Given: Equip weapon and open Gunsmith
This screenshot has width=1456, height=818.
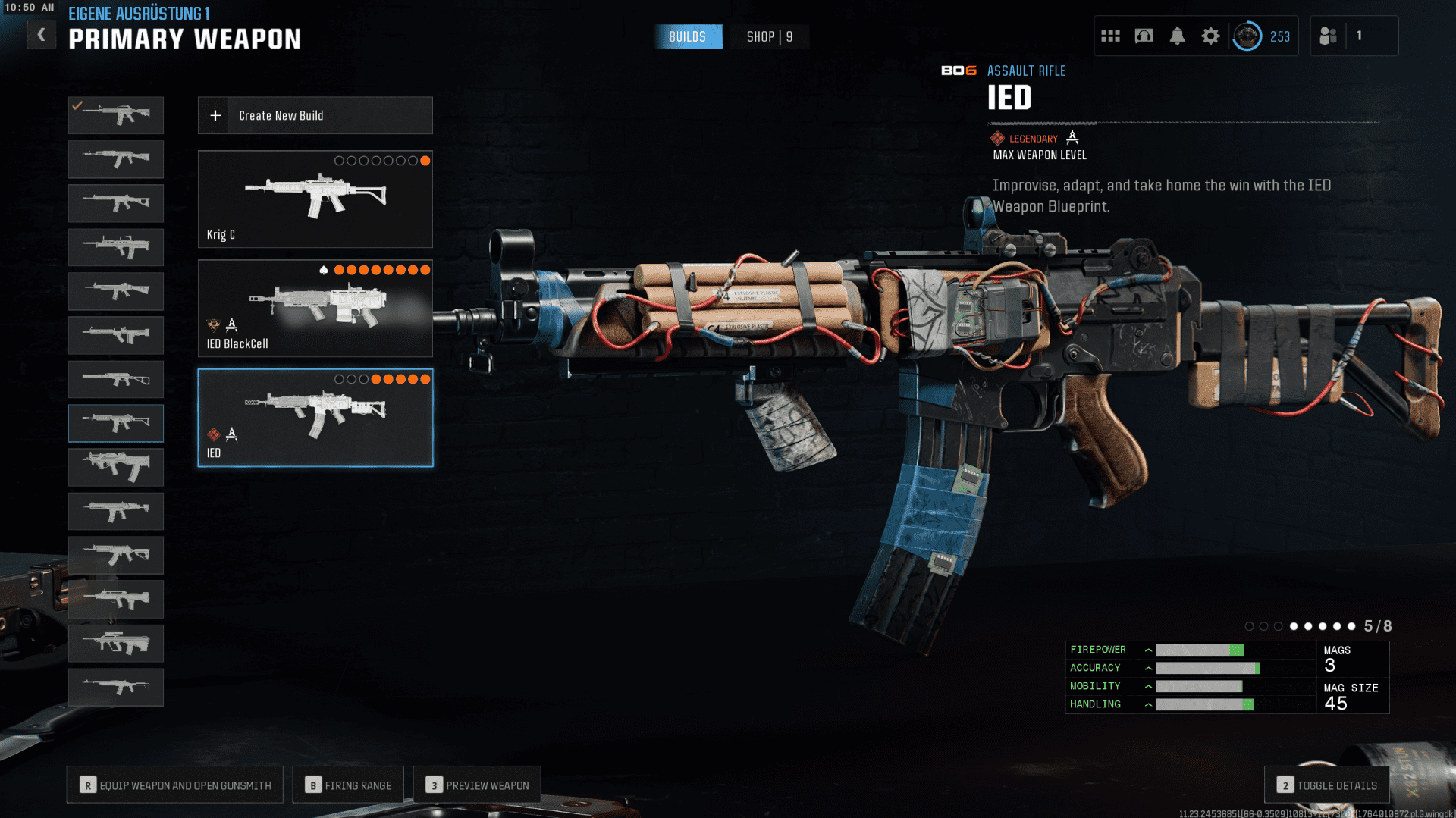Looking at the screenshot, I should [x=175, y=785].
